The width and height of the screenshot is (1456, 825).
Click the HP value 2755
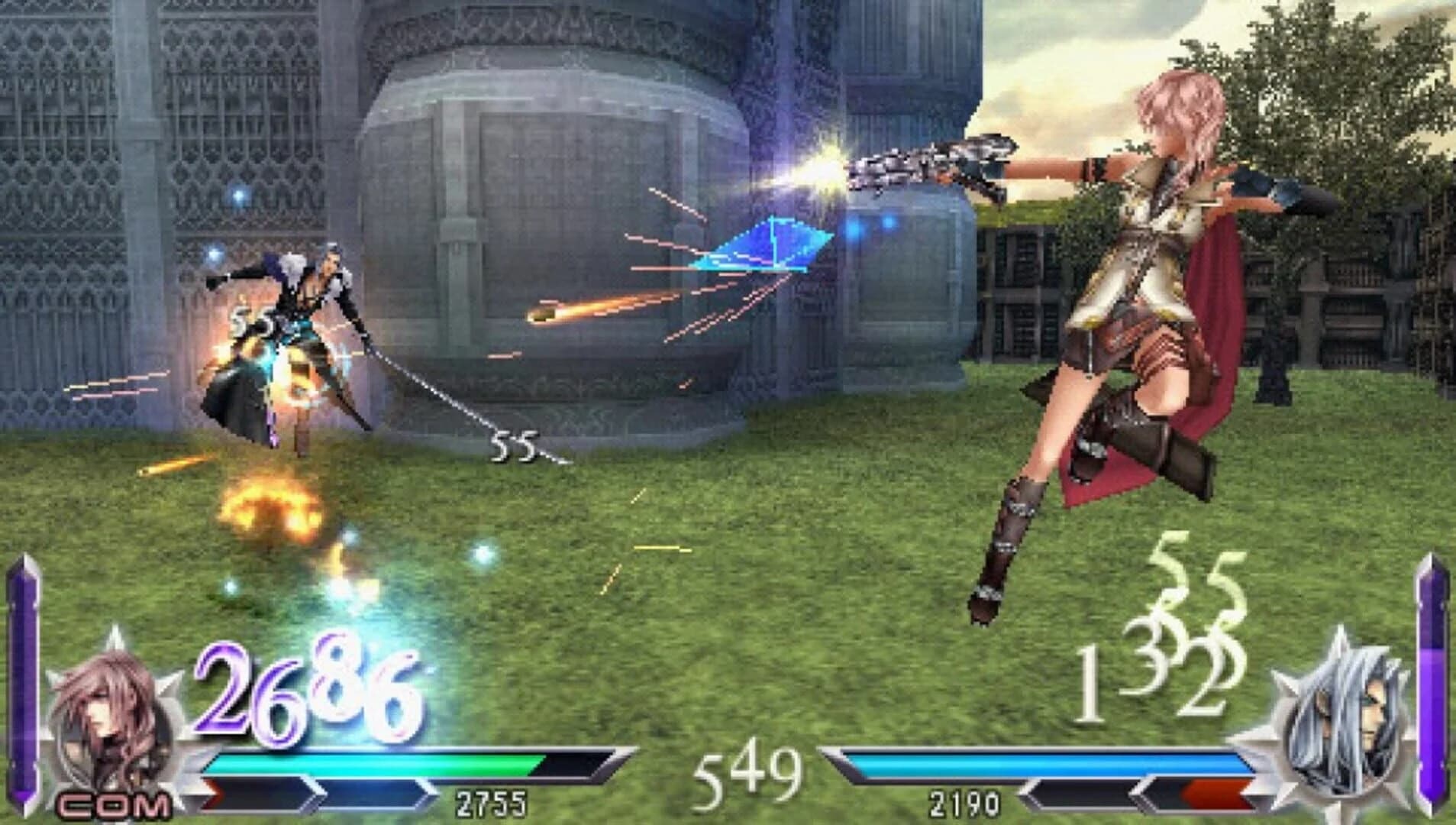coord(492,802)
